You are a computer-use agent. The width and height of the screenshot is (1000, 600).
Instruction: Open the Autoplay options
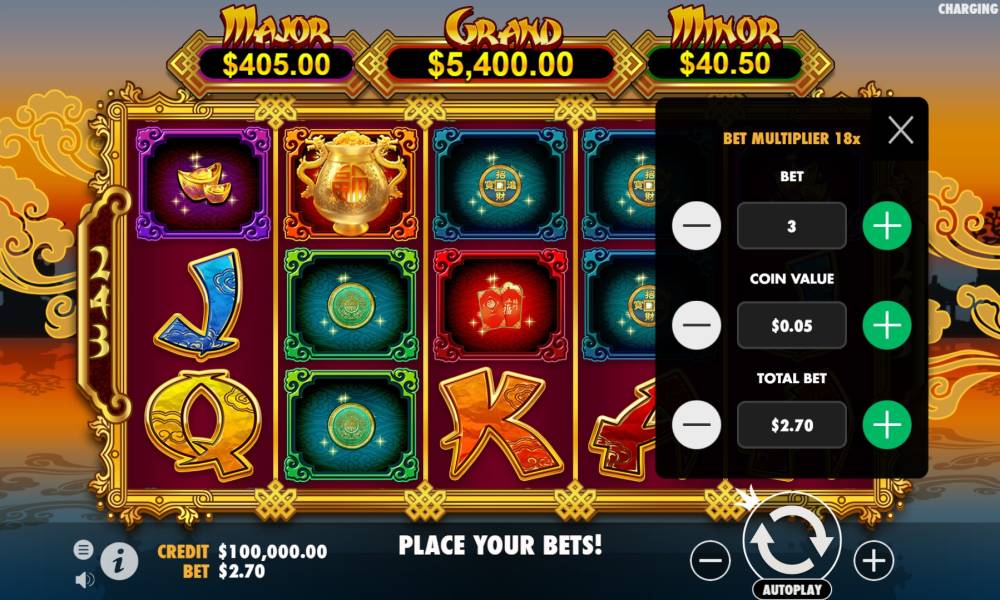(792, 589)
